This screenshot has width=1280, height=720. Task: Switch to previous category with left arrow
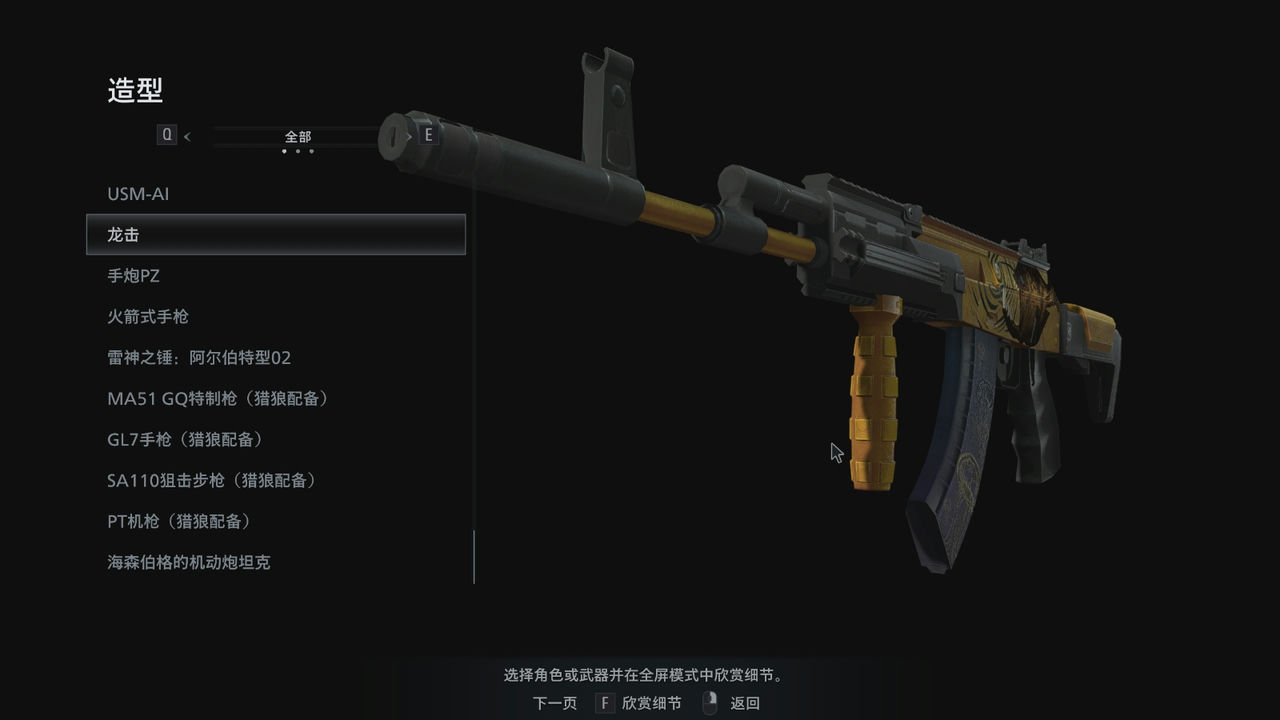pyautogui.click(x=187, y=136)
